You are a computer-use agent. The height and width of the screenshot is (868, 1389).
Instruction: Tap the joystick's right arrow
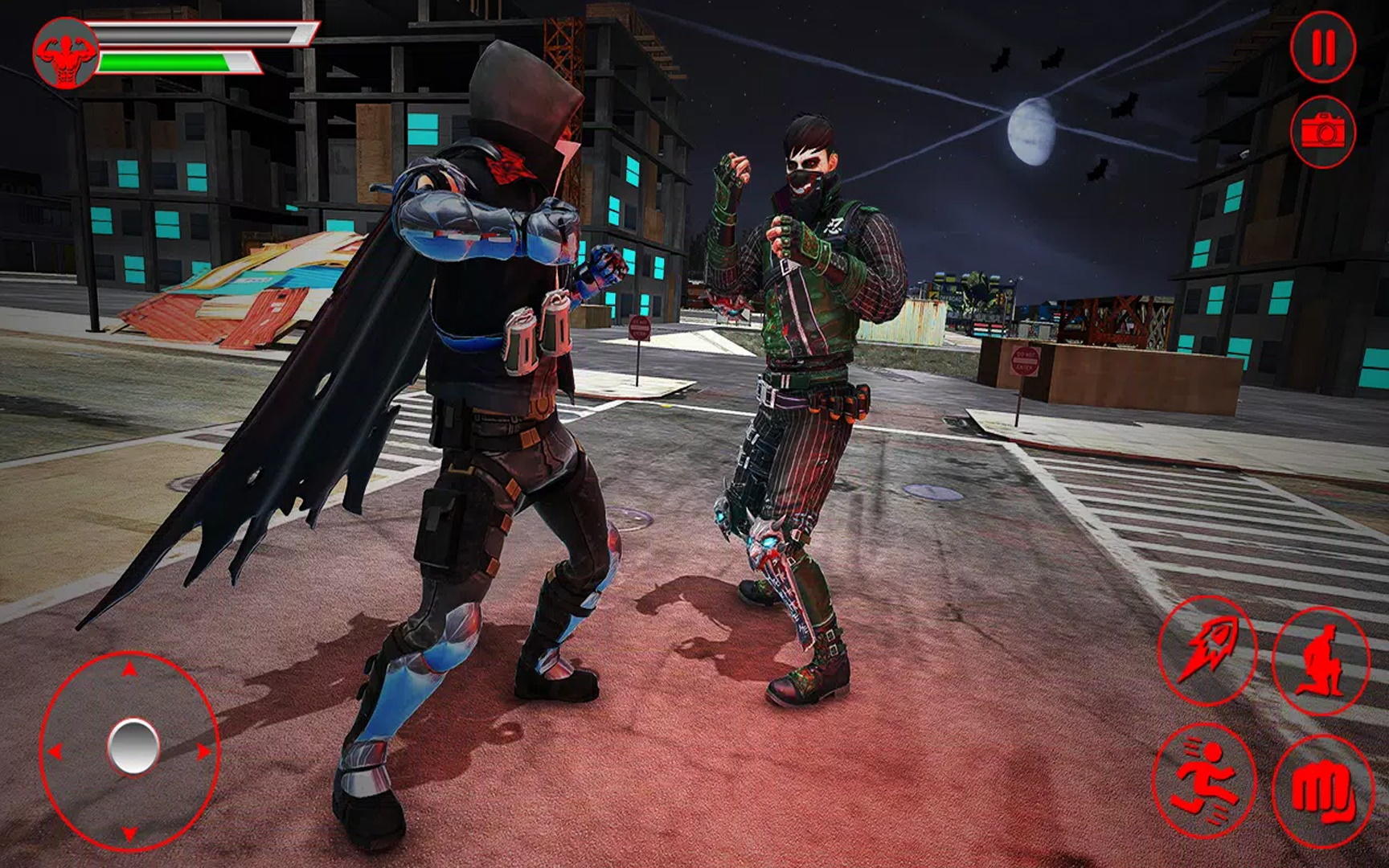click(203, 751)
